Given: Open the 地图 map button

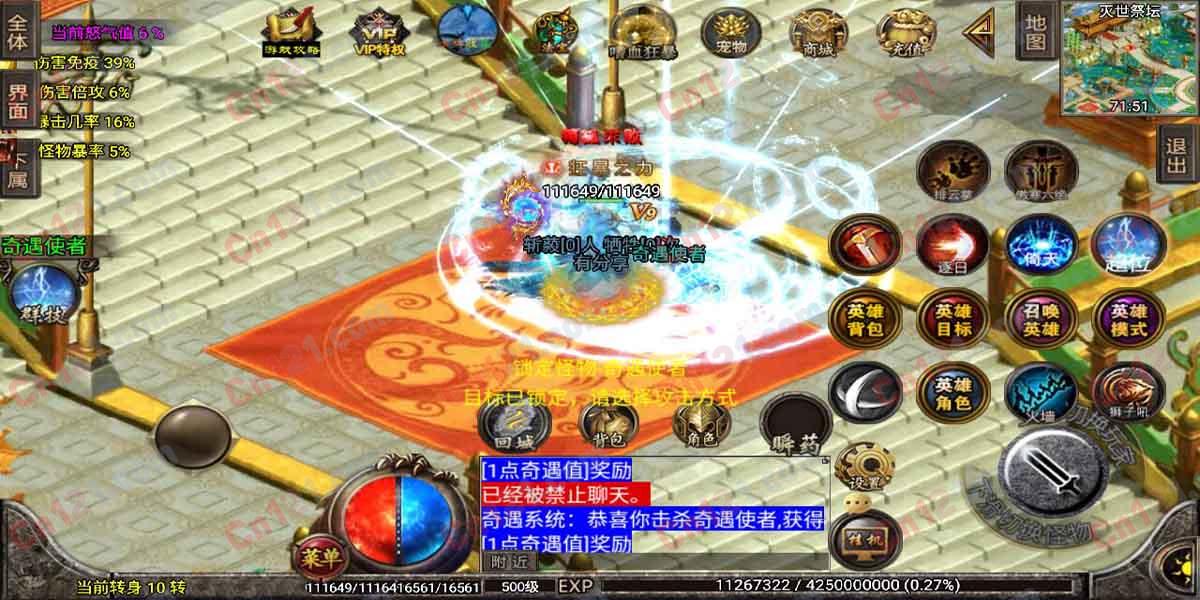Looking at the screenshot, I should click(1035, 30).
